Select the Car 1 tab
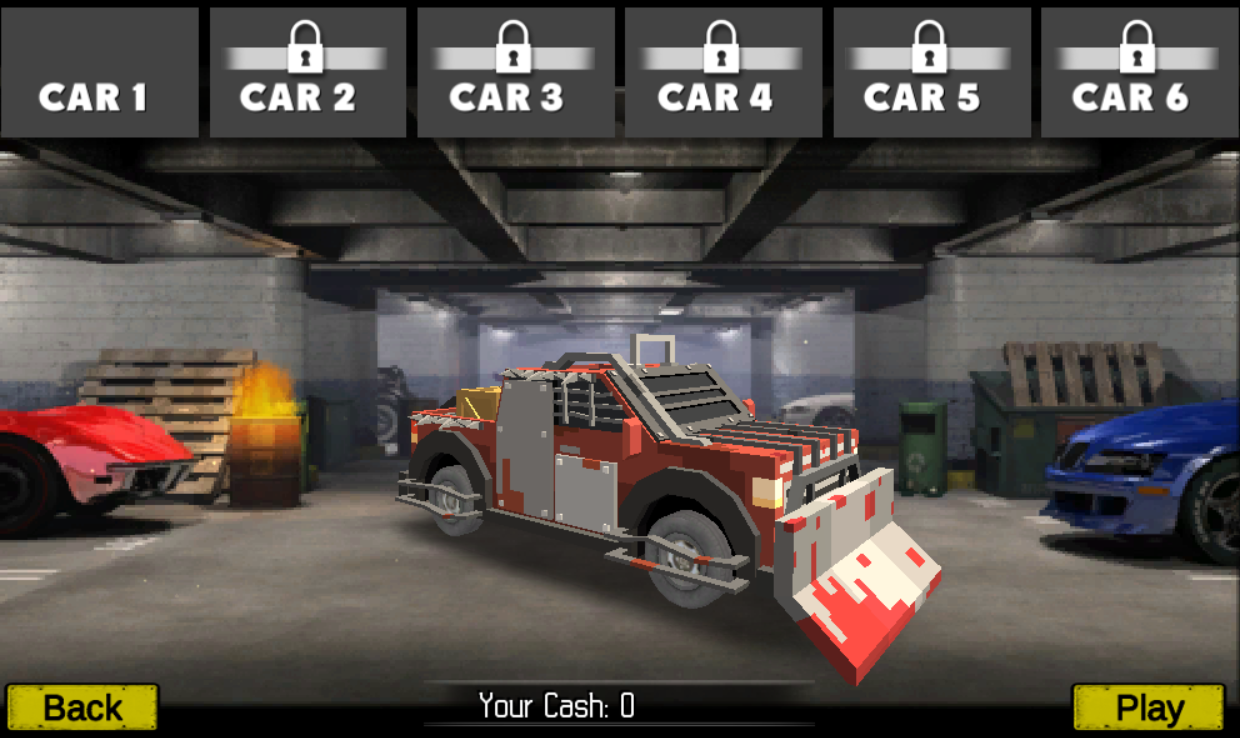The height and width of the screenshot is (738, 1240). point(99,73)
